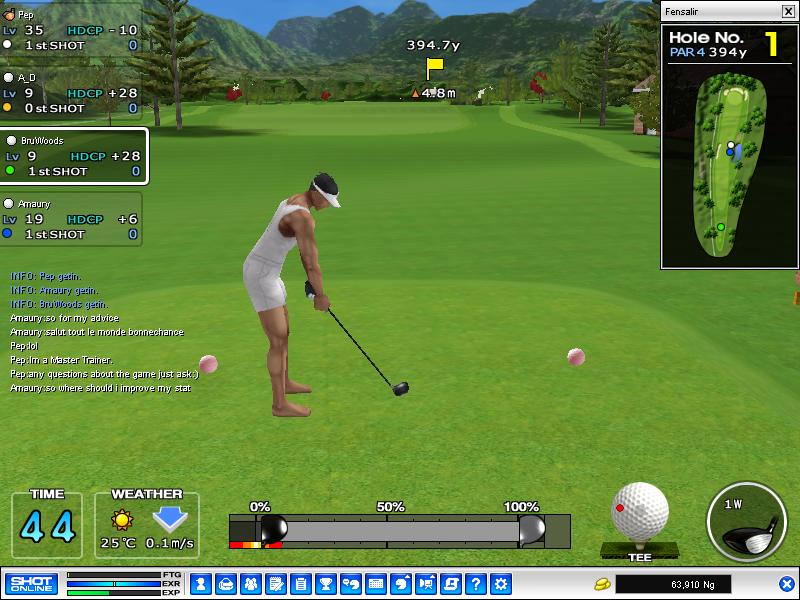Viewport: 800px width, 600px height.
Task: Select player Pep's scorecard panel
Action: [x=70, y=31]
